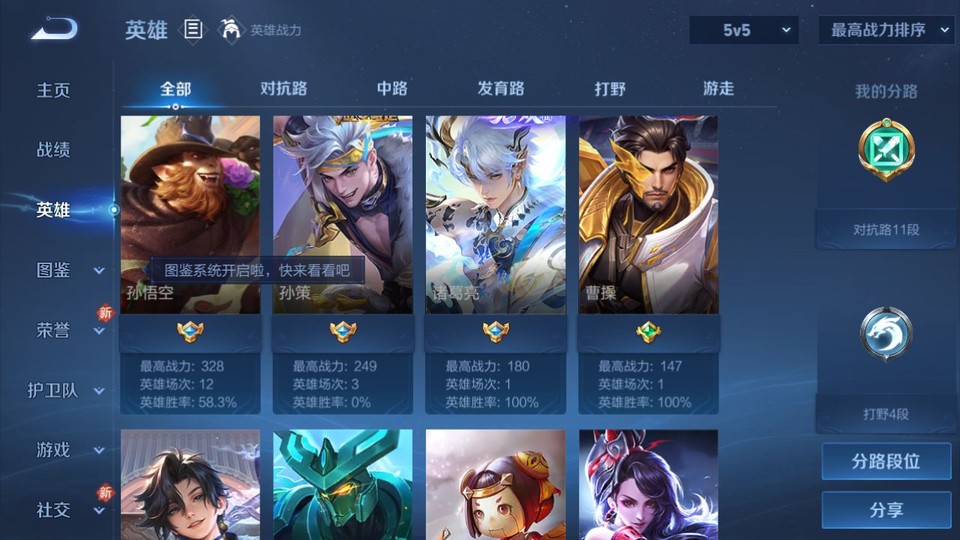Filter heroes by the 游走 tab

718,88
